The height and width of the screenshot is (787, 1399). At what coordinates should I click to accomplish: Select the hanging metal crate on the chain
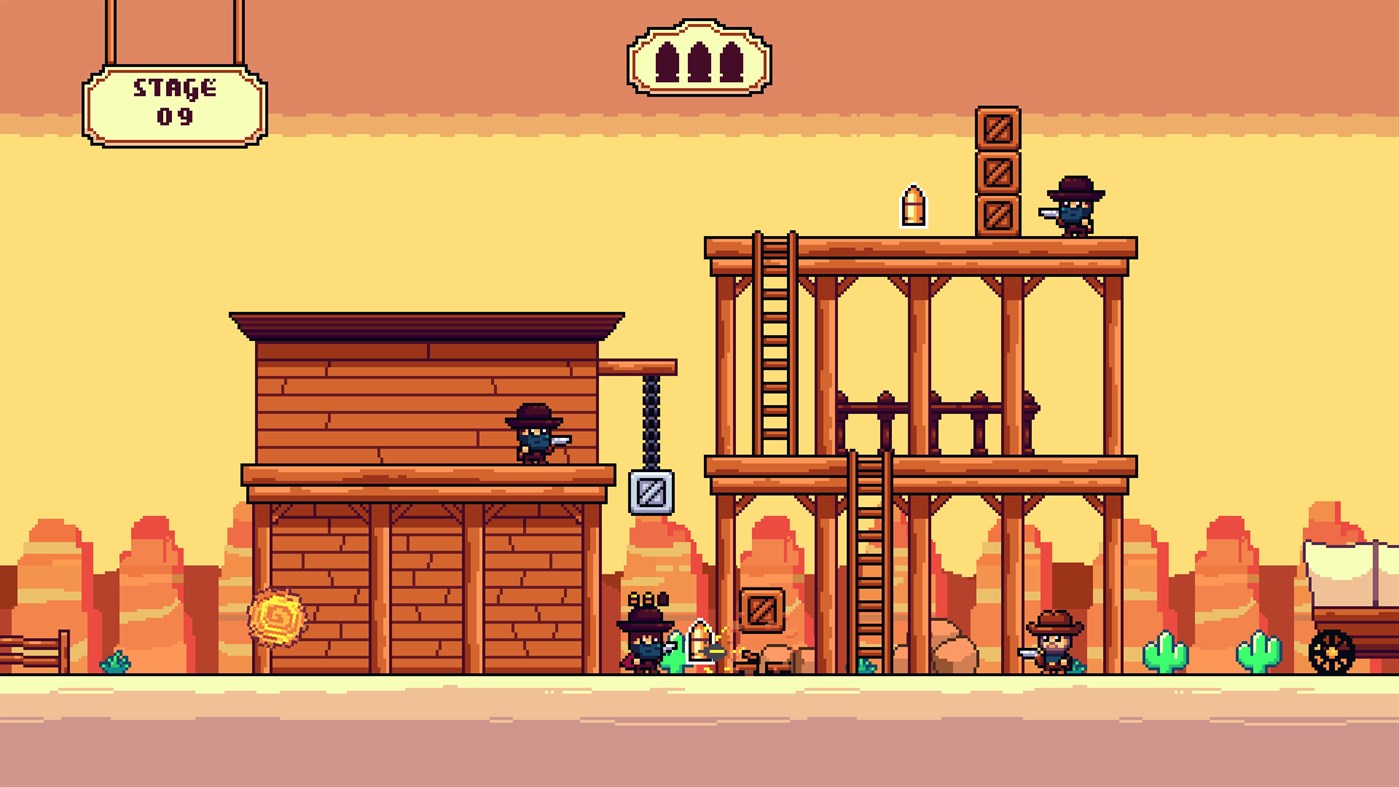coord(652,490)
